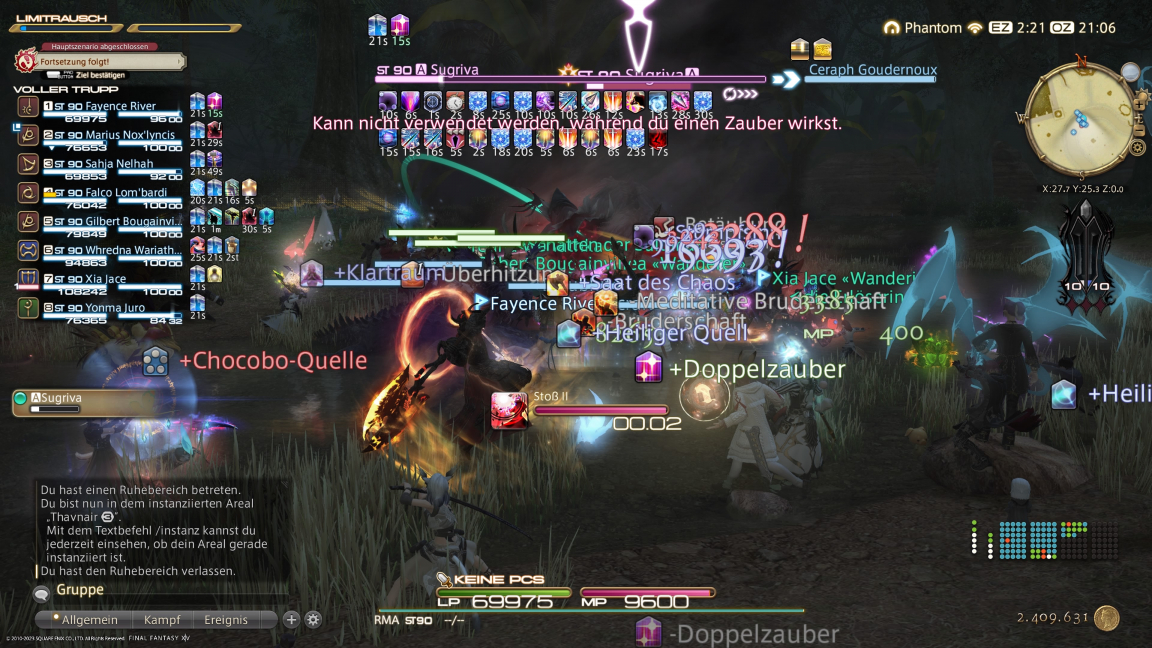Screen dimensions: 1152x648
Task: Click the Gruppe chat input field
Action: 160,591
